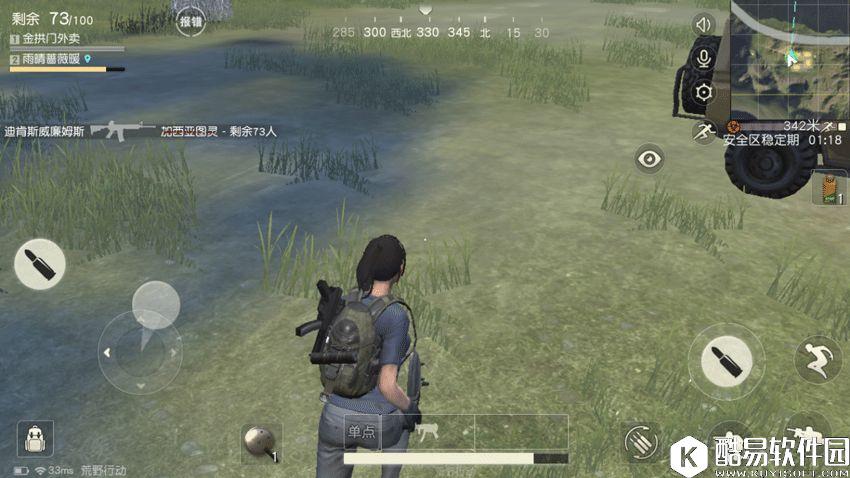Screen dimensions: 850x478
Task: Tap the jump button
Action: coord(817,358)
